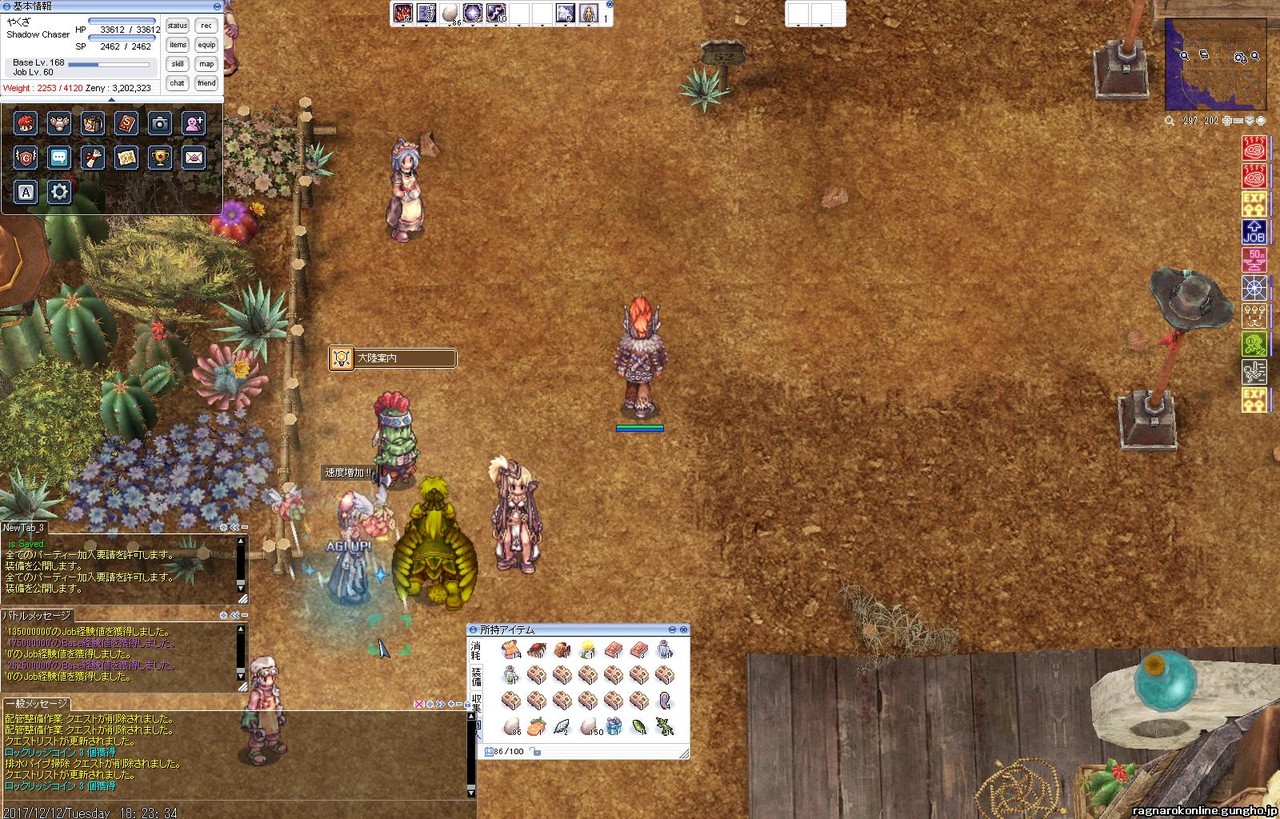Viewport: 1280px width, 819px height.
Task: Open the gear settings icon
Action: coord(59,192)
